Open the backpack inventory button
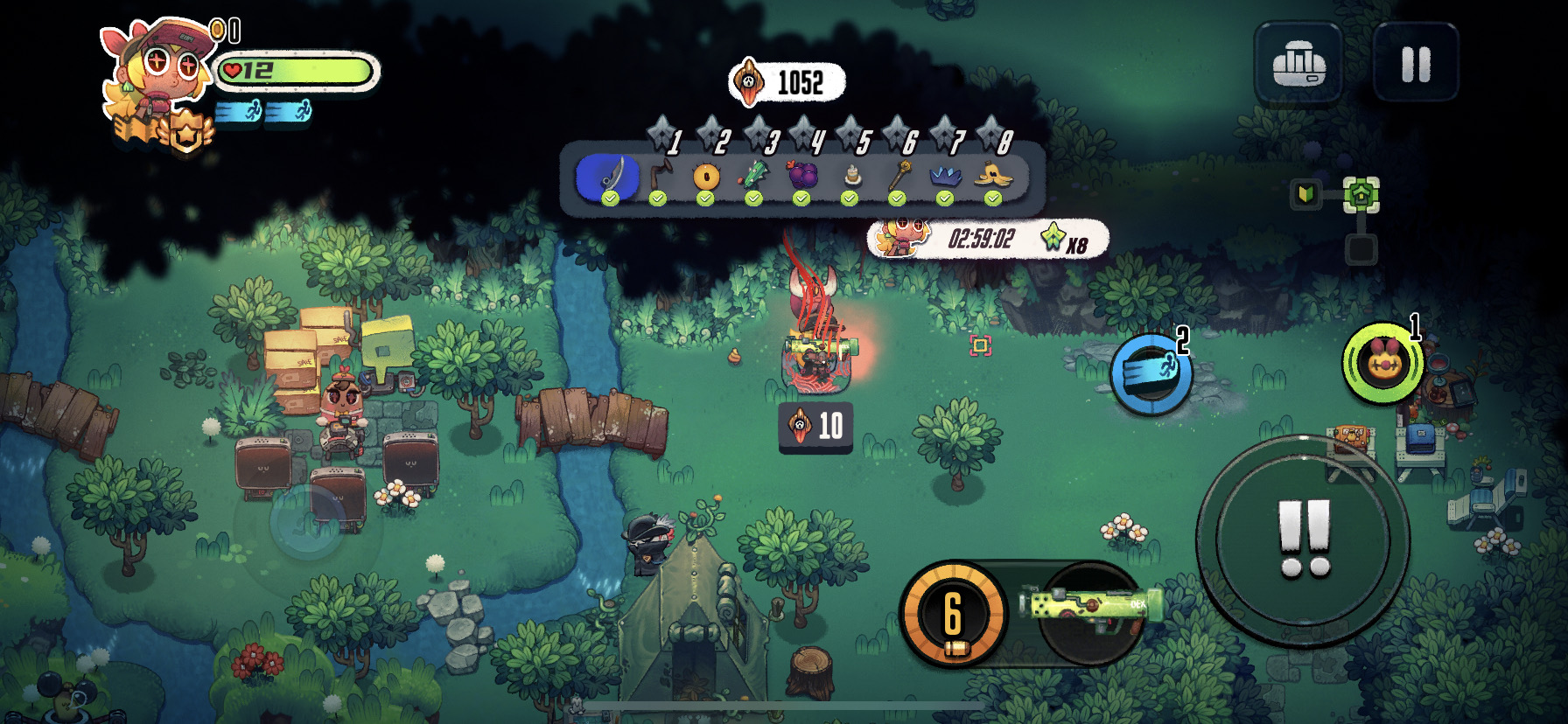Image resolution: width=1568 pixels, height=724 pixels. click(1298, 64)
